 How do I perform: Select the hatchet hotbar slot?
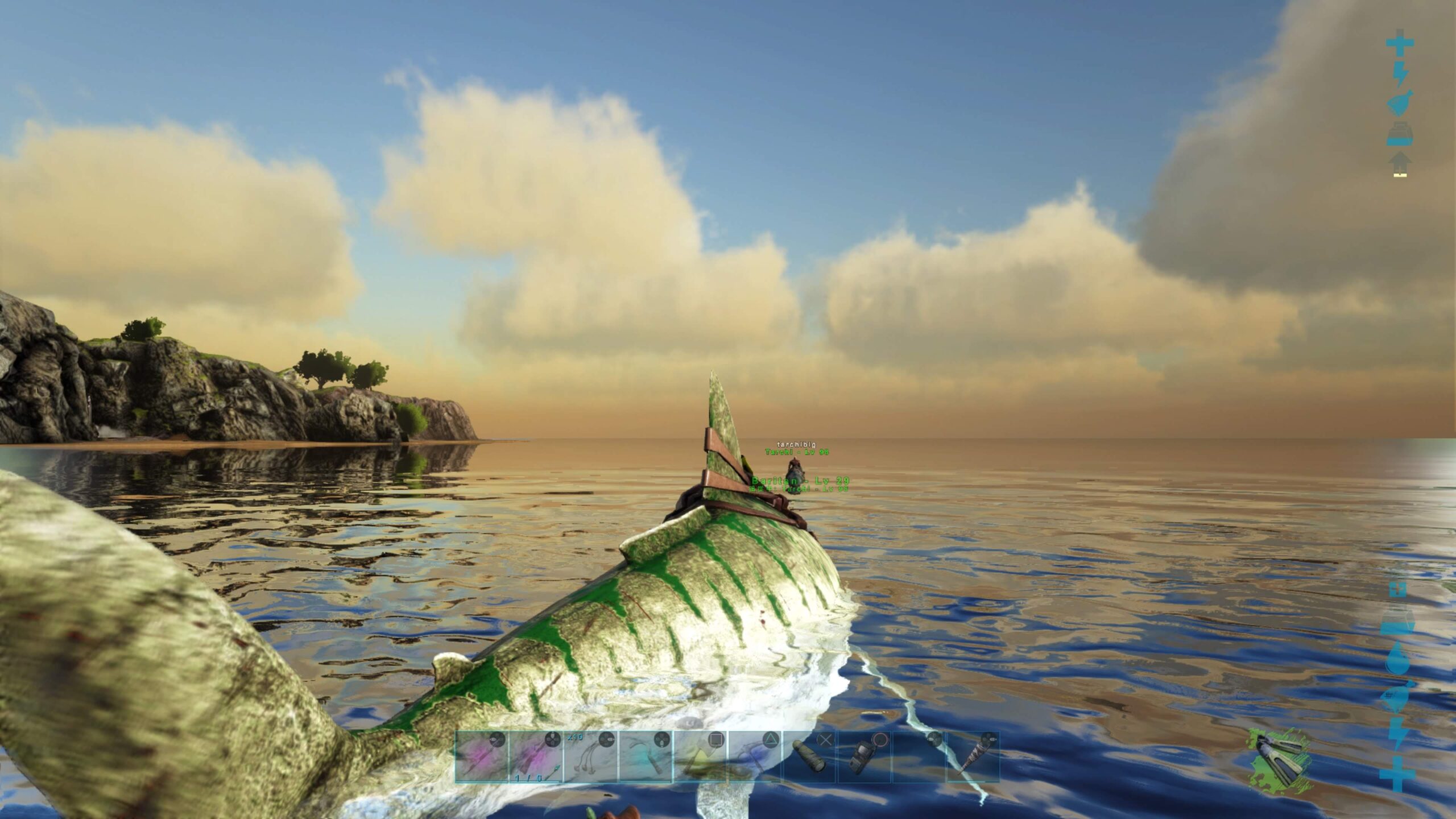click(x=700, y=757)
